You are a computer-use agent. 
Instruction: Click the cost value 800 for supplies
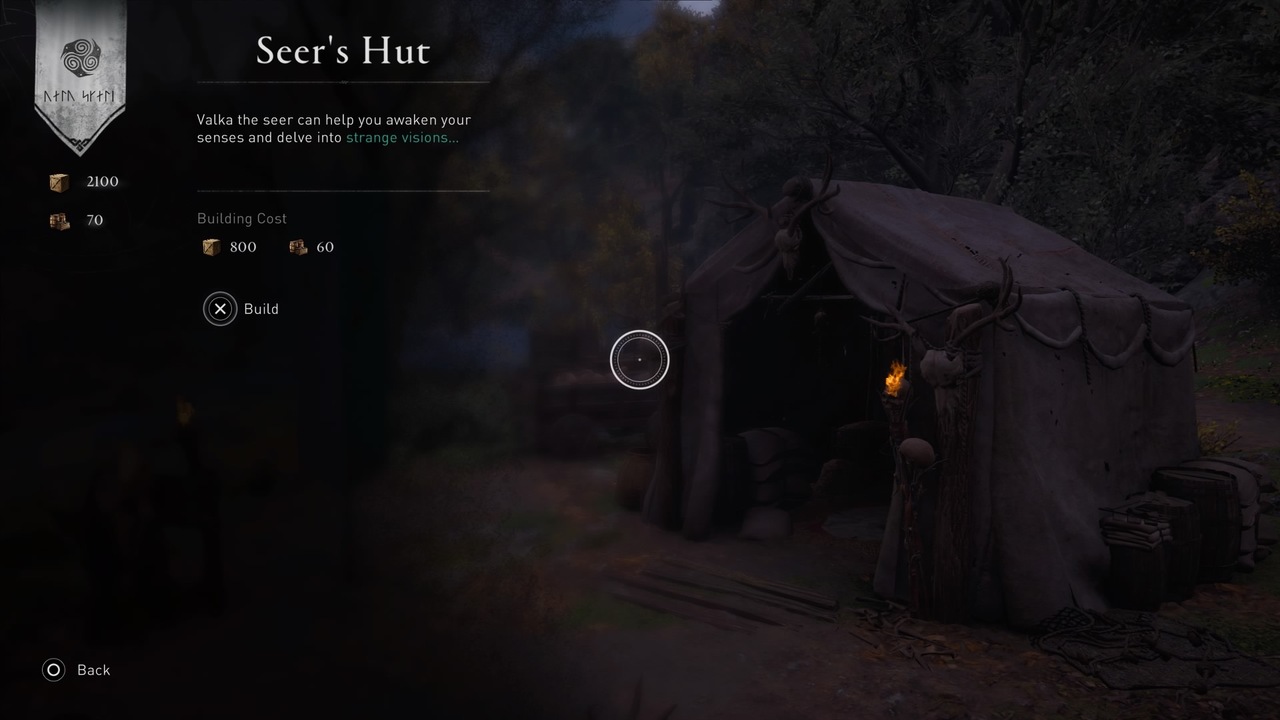(x=243, y=246)
